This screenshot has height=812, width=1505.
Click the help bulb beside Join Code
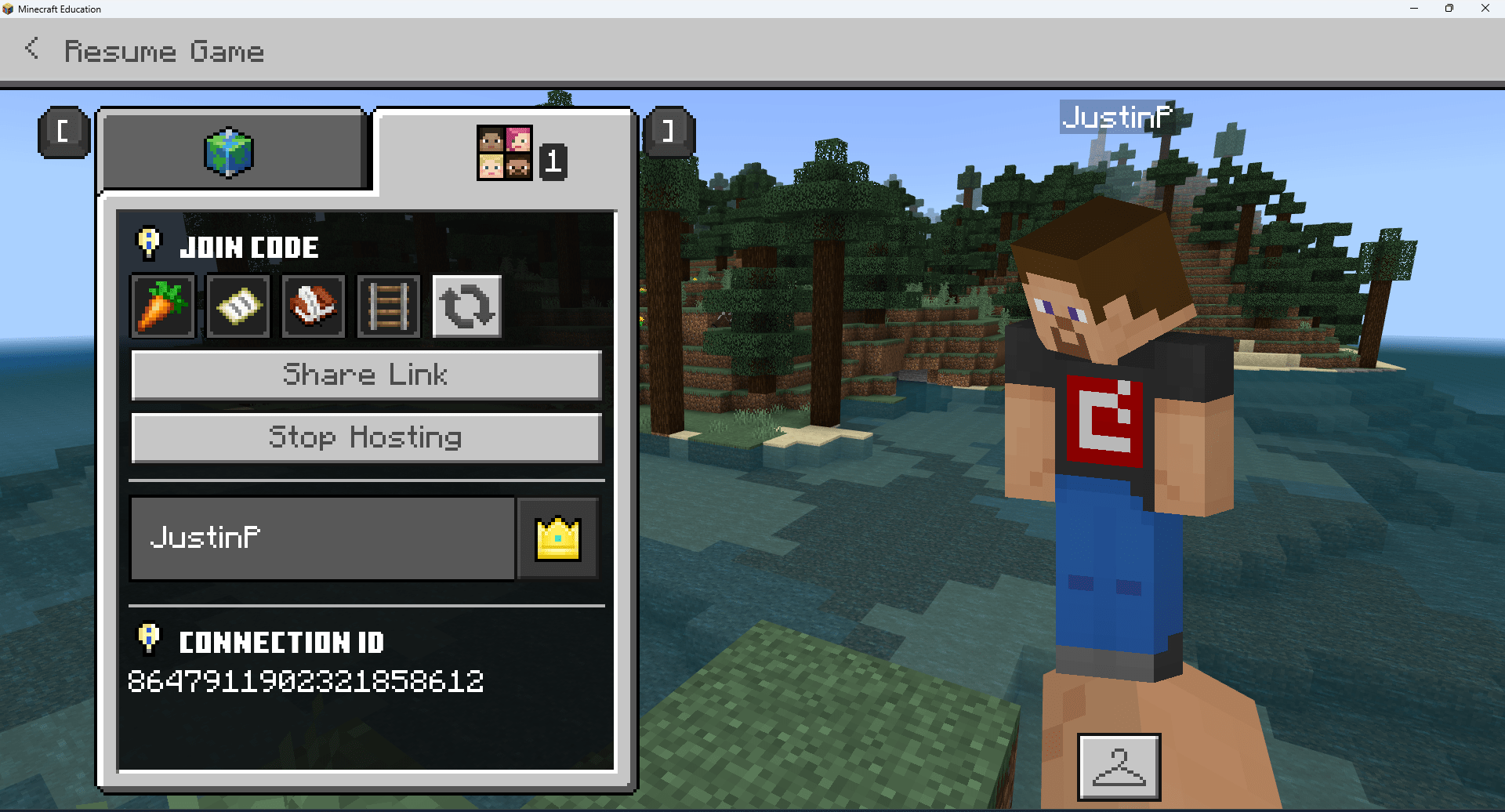[149, 243]
